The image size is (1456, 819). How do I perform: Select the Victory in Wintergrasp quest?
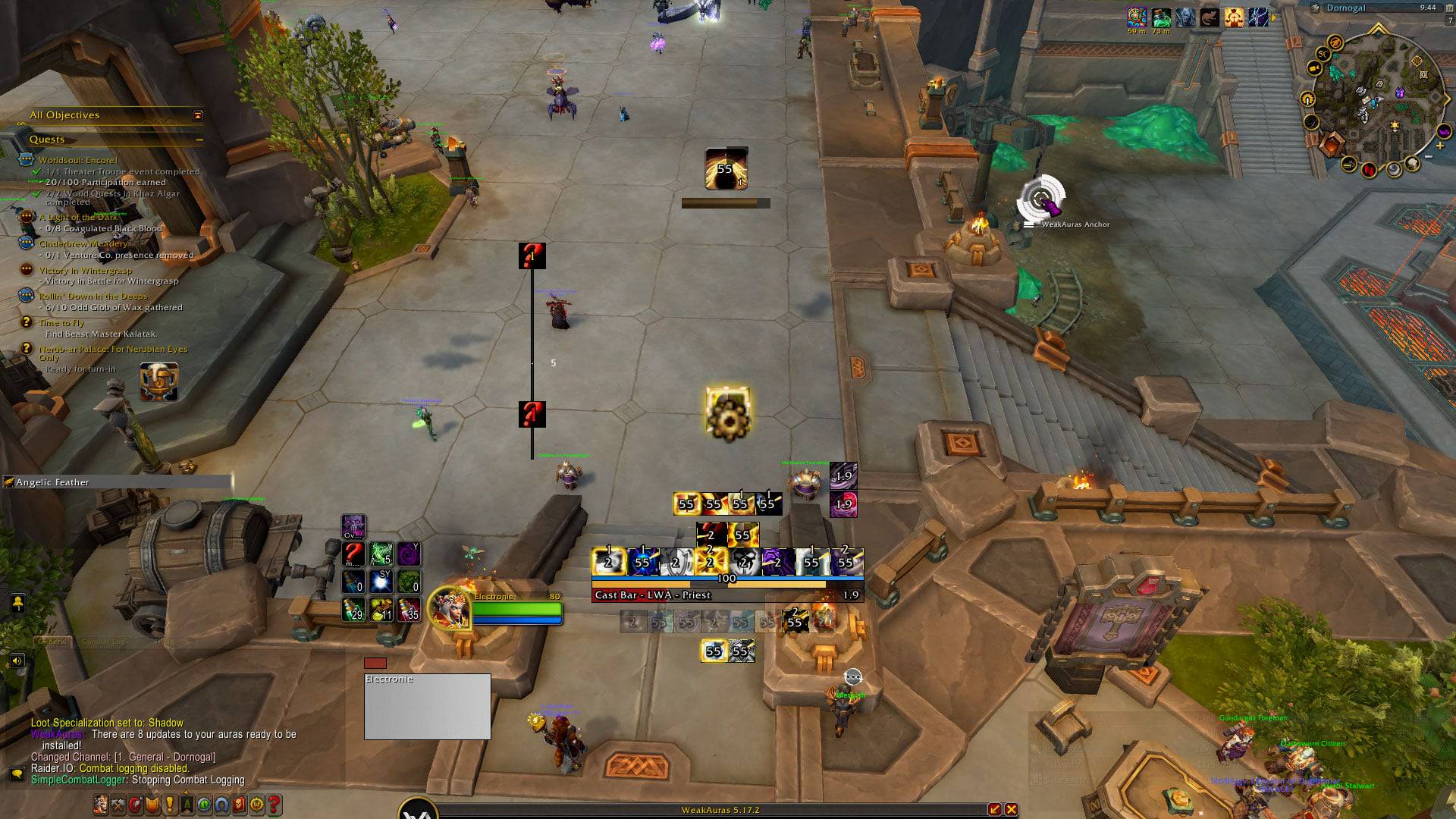pos(85,270)
